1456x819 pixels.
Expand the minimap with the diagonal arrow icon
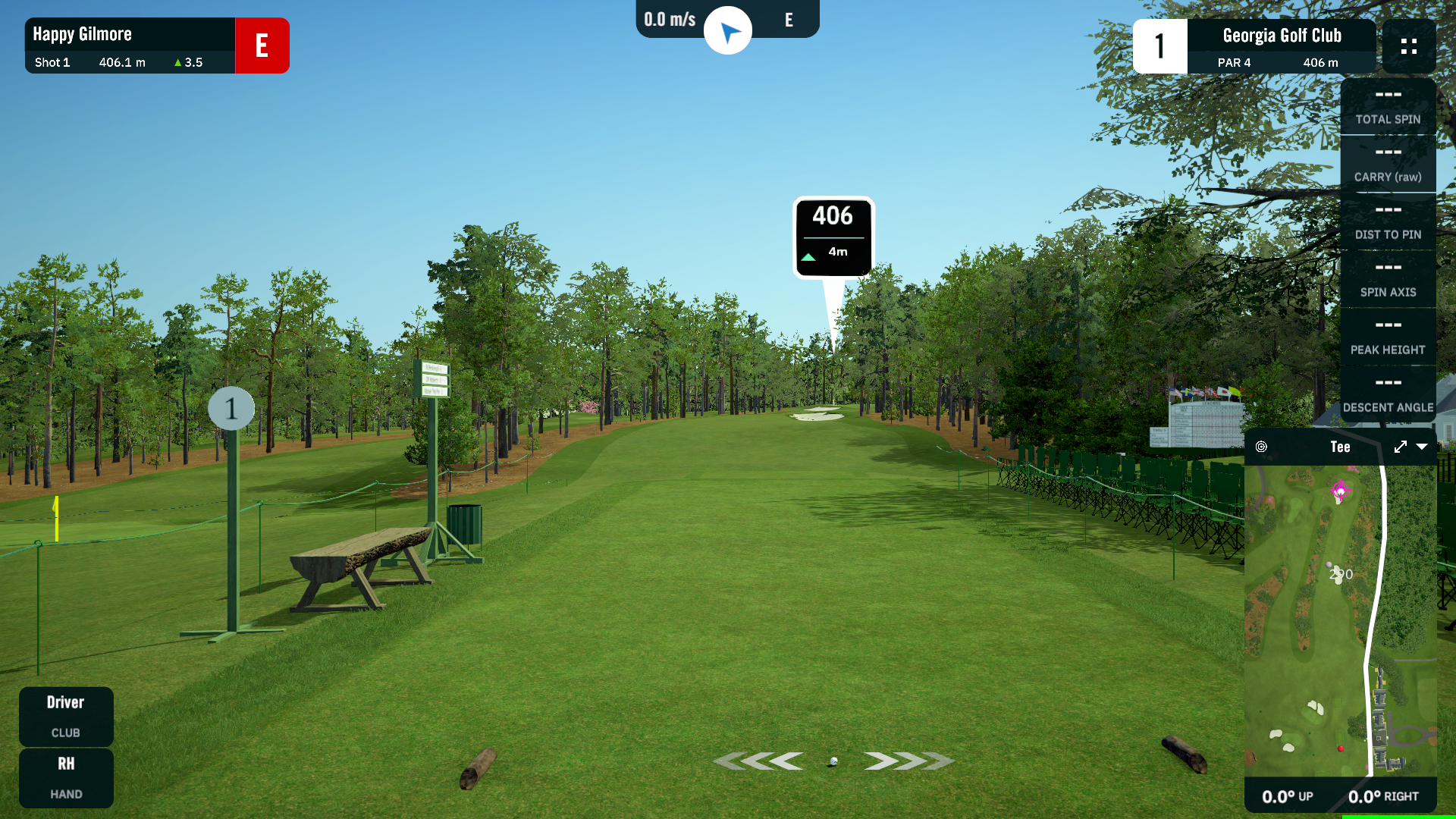coord(1400,447)
